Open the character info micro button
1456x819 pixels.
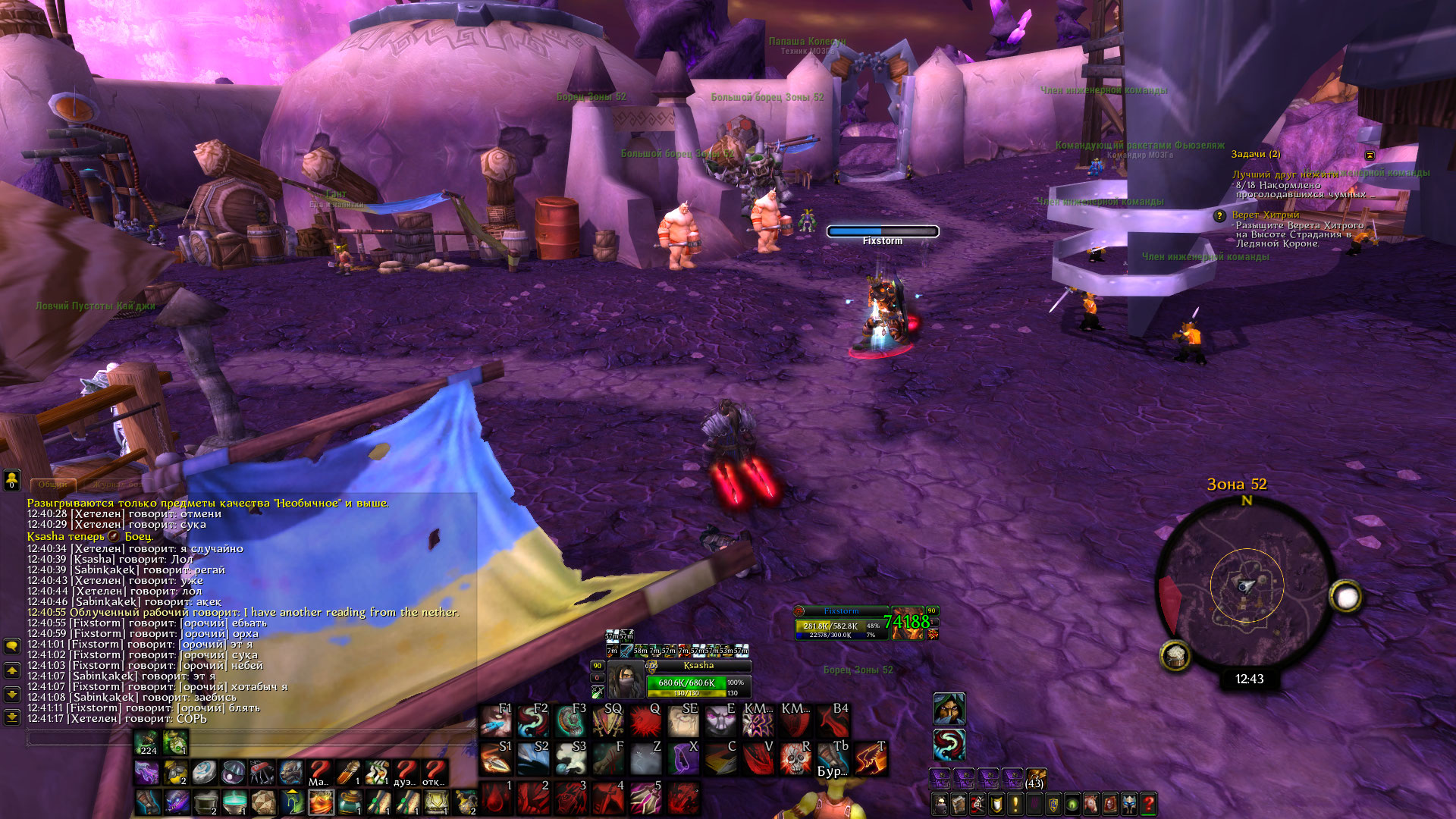[x=940, y=804]
